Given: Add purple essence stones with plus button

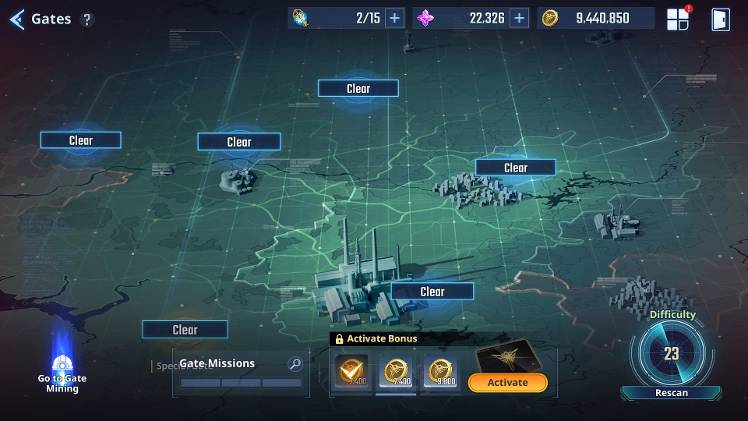Looking at the screenshot, I should click(519, 18).
